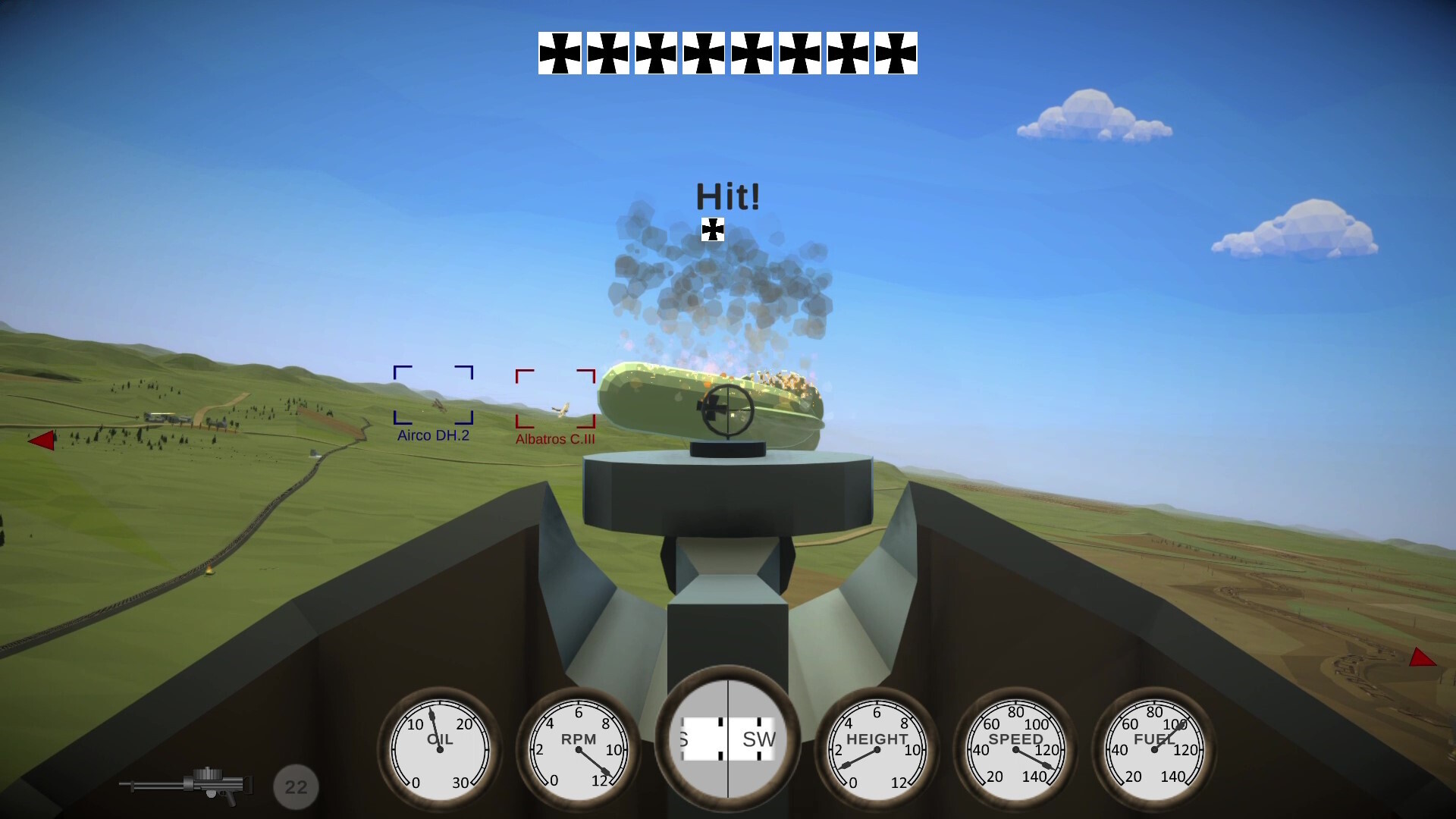The width and height of the screenshot is (1456, 819).
Task: Click the SW heading on the compass
Action: tap(761, 737)
